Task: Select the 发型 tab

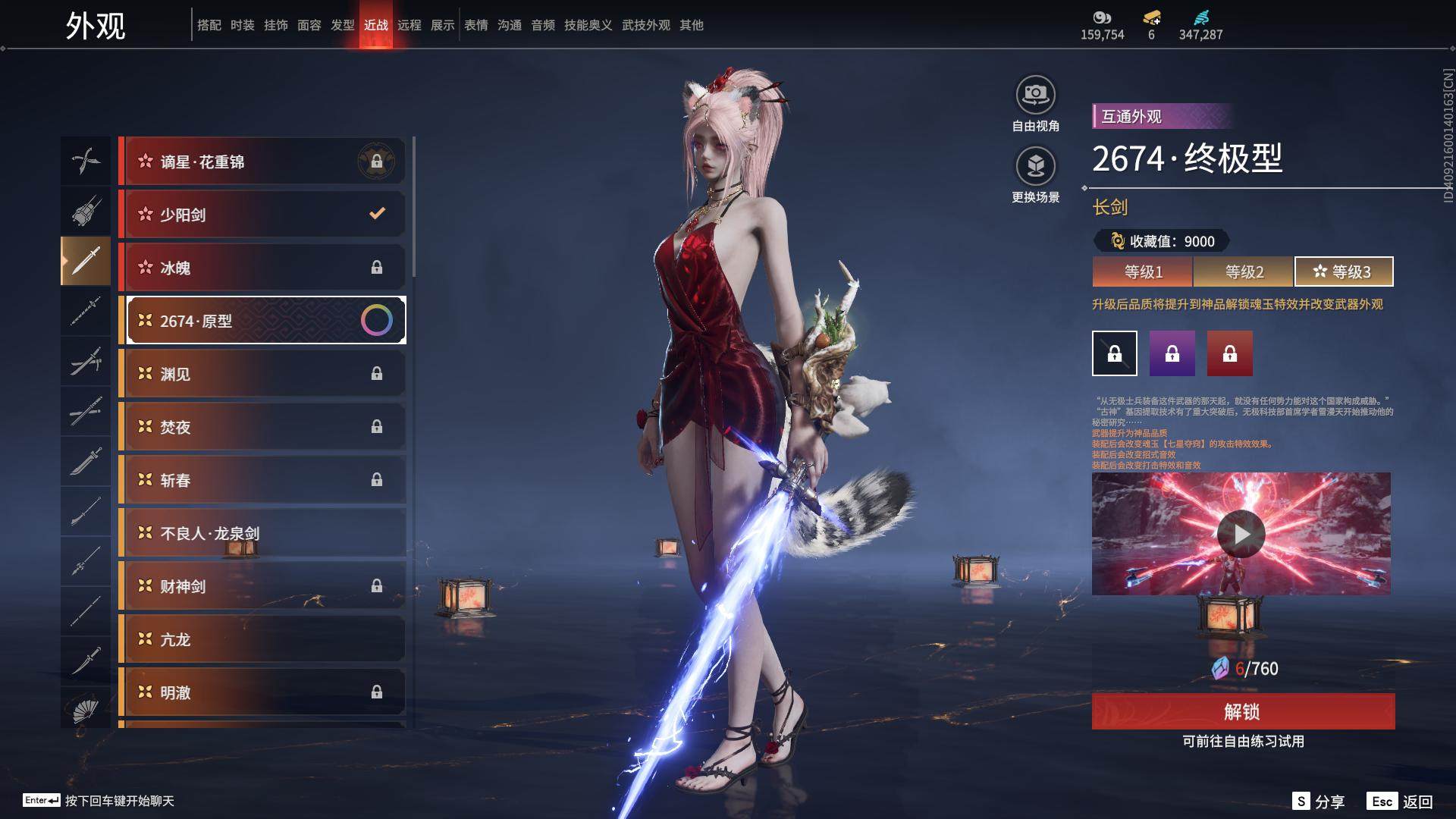Action: [x=343, y=25]
